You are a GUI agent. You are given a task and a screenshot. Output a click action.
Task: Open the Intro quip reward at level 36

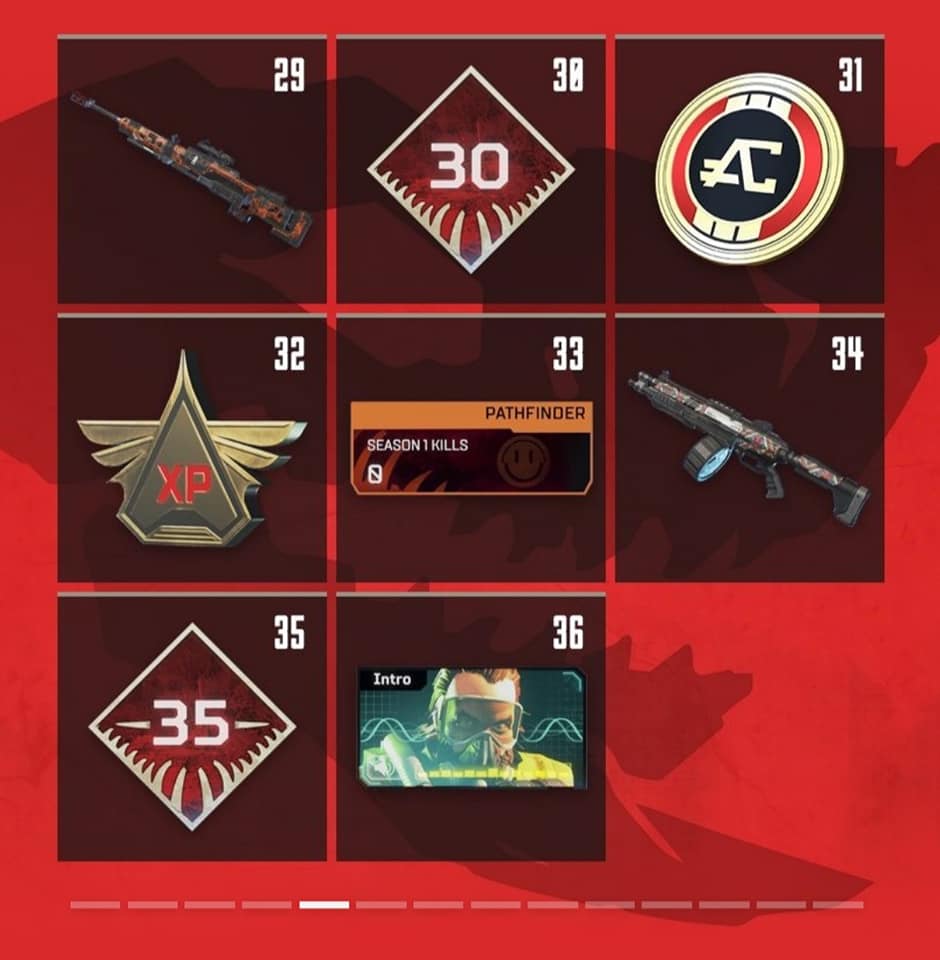pyautogui.click(x=471, y=727)
